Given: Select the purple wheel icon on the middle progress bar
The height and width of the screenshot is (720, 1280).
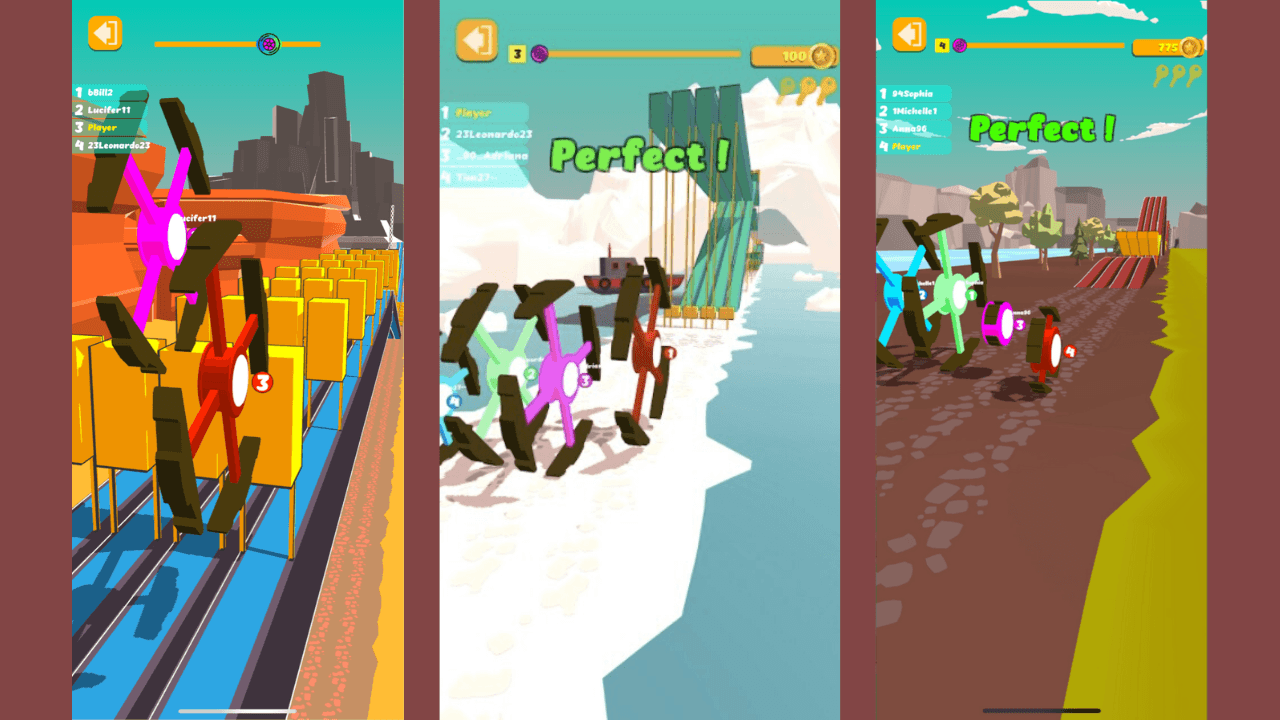Looking at the screenshot, I should click(x=538, y=53).
